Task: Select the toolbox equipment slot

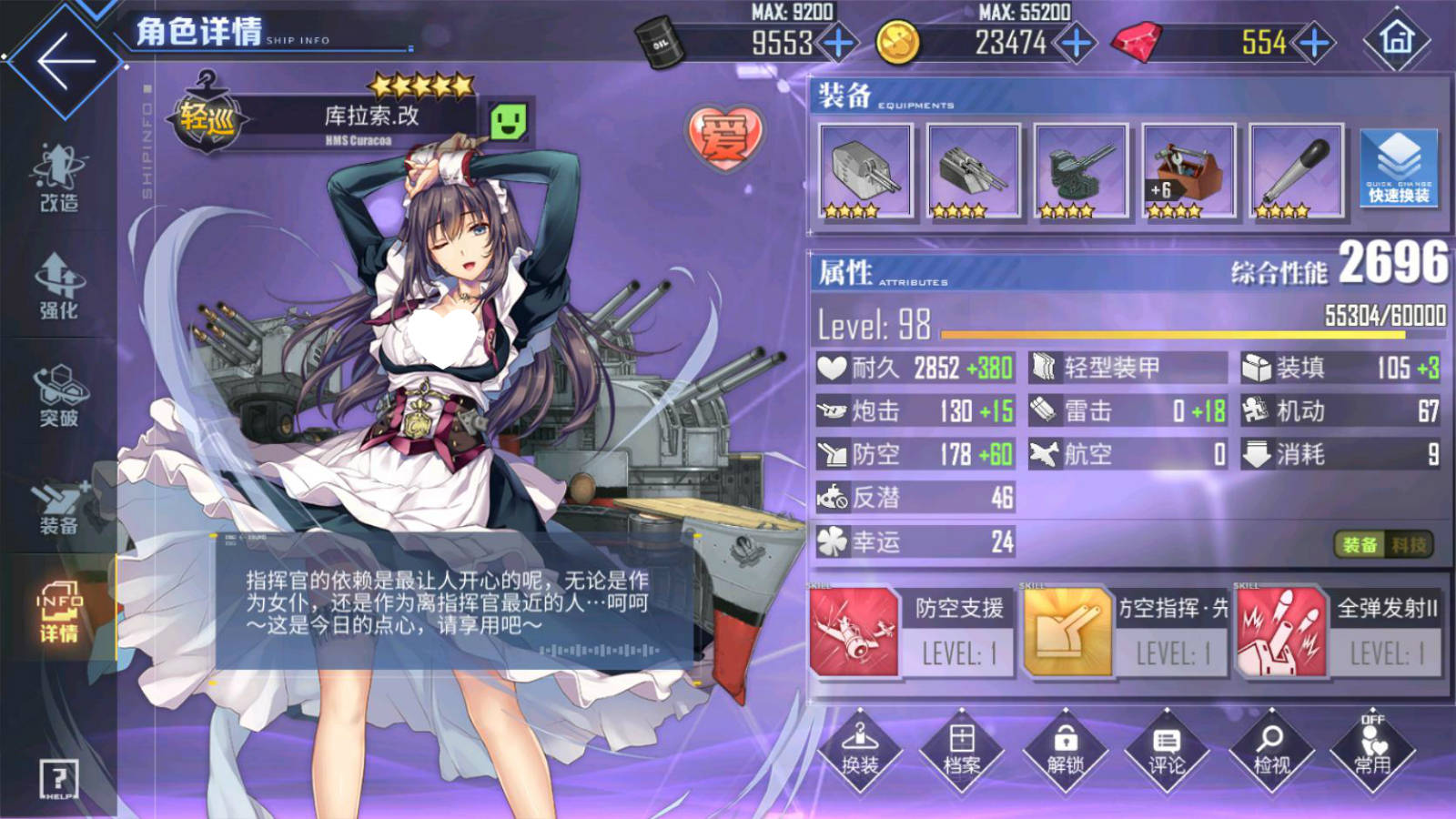Action: tap(1188, 171)
